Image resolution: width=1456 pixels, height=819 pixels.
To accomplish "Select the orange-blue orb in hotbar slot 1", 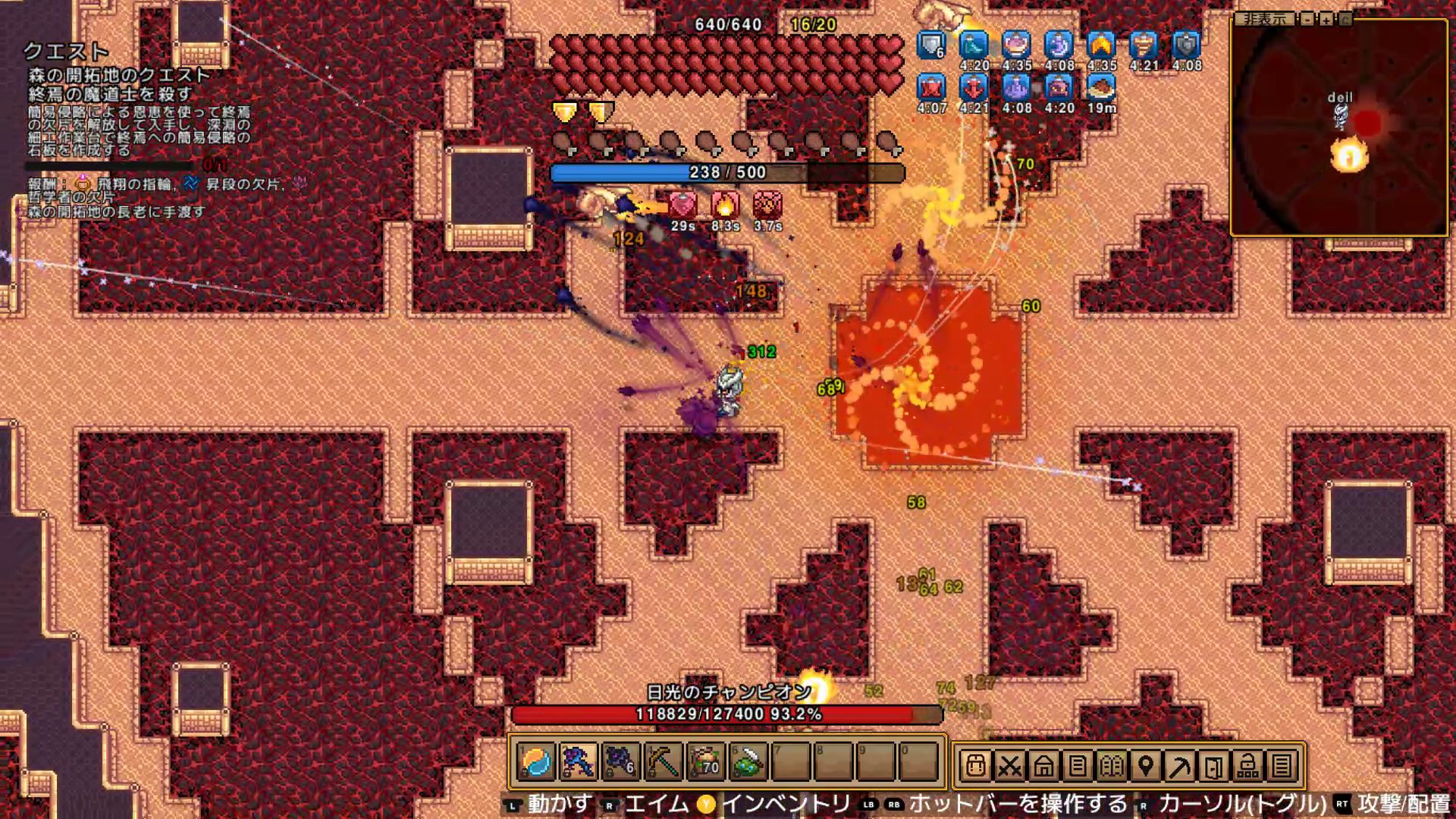I will pos(536,762).
